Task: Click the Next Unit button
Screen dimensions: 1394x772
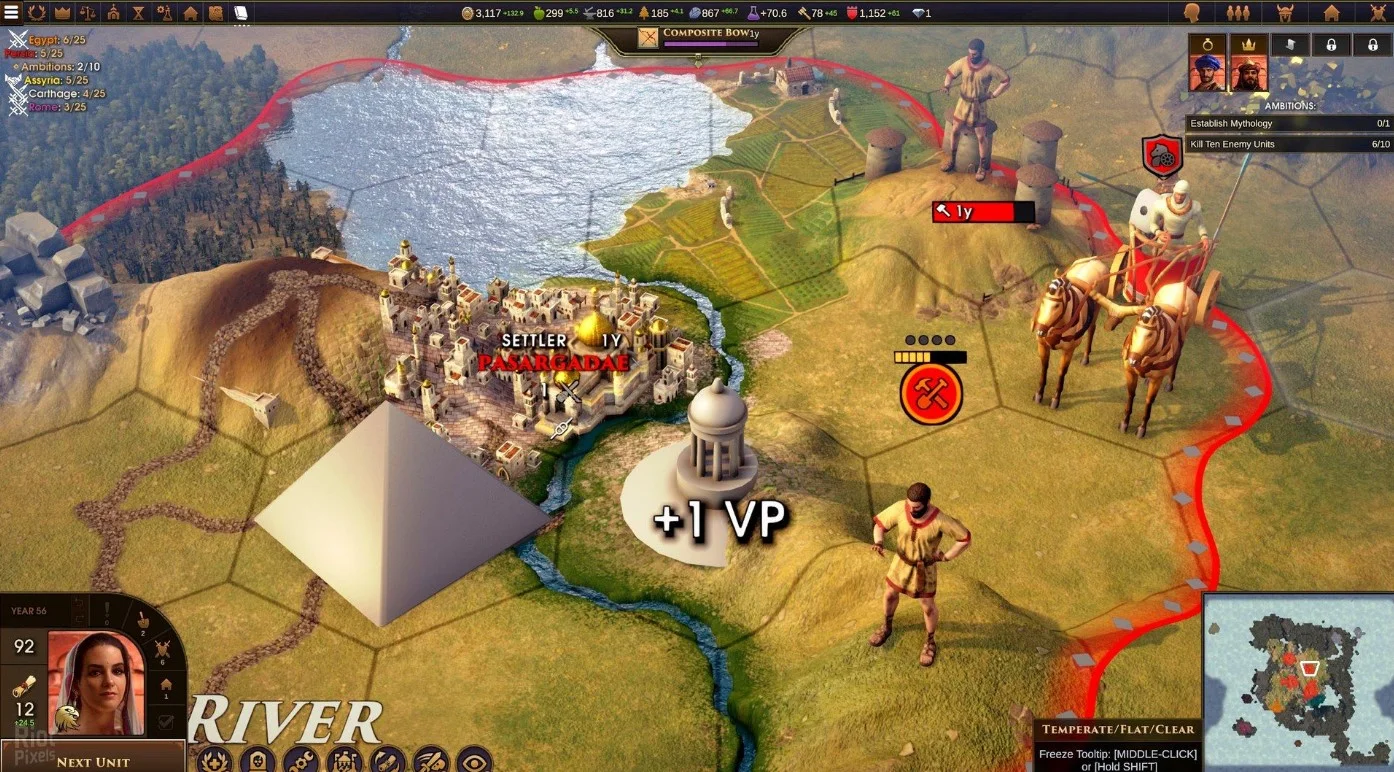Action: 92,761
